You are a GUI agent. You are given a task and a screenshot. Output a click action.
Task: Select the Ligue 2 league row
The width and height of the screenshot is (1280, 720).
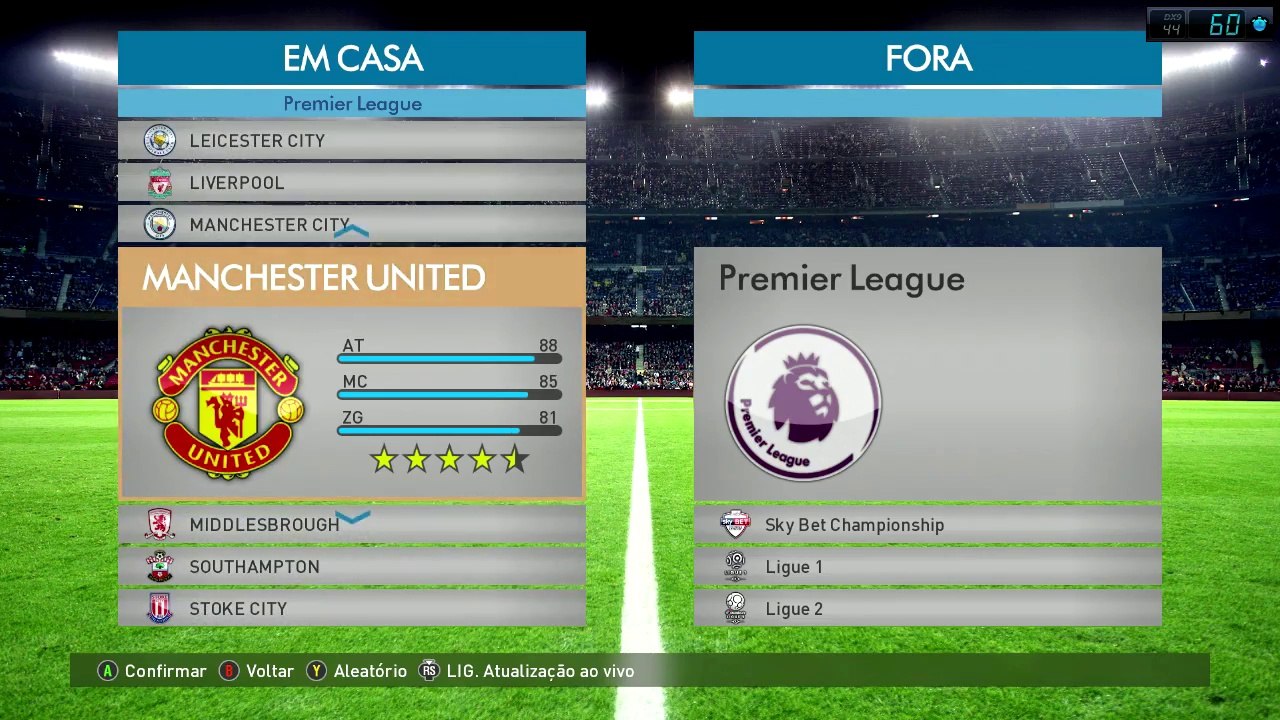[927, 609]
